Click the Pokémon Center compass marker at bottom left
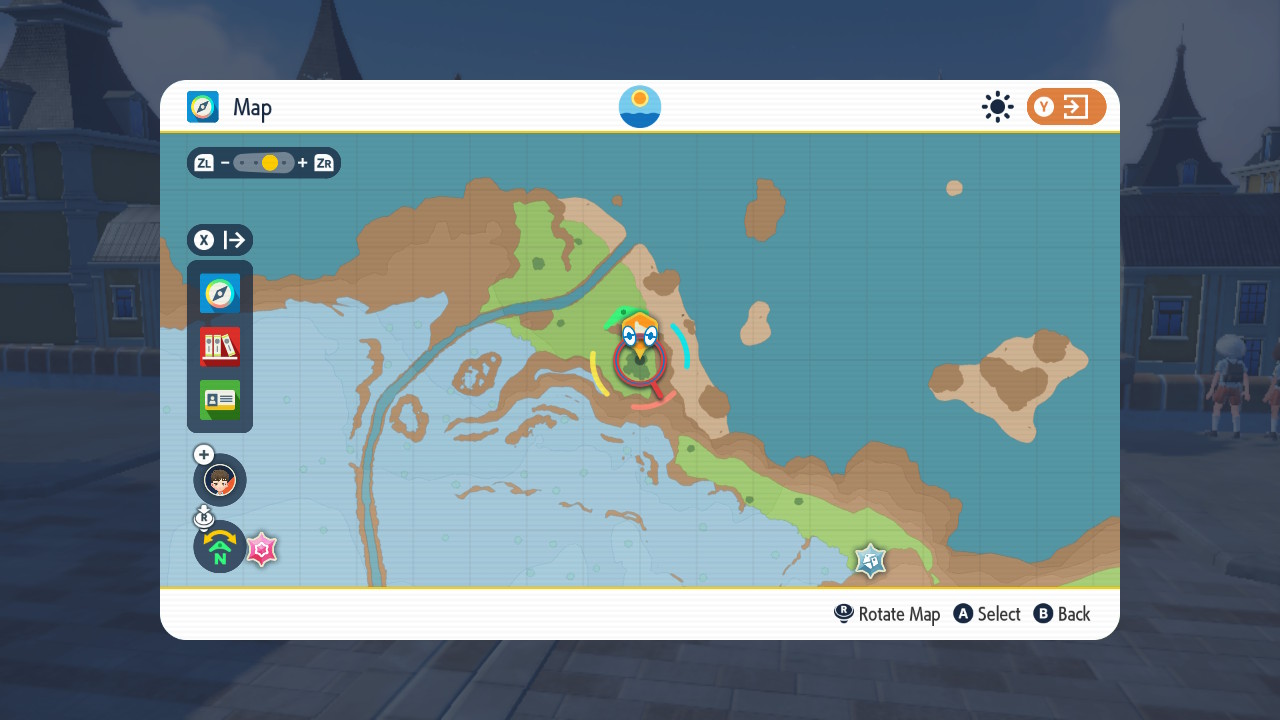The image size is (1280, 720). pyautogui.click(x=219, y=546)
